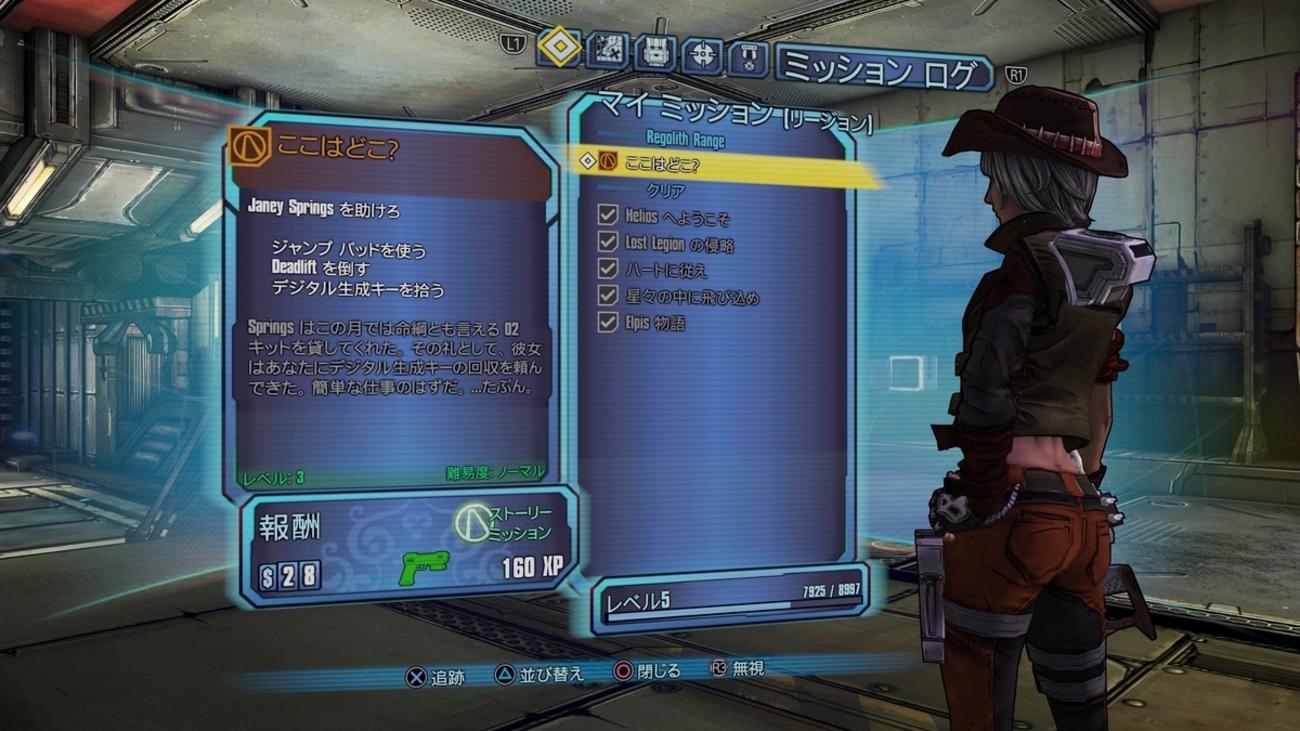
Task: Click the green pistol reward icon
Action: (x=425, y=568)
